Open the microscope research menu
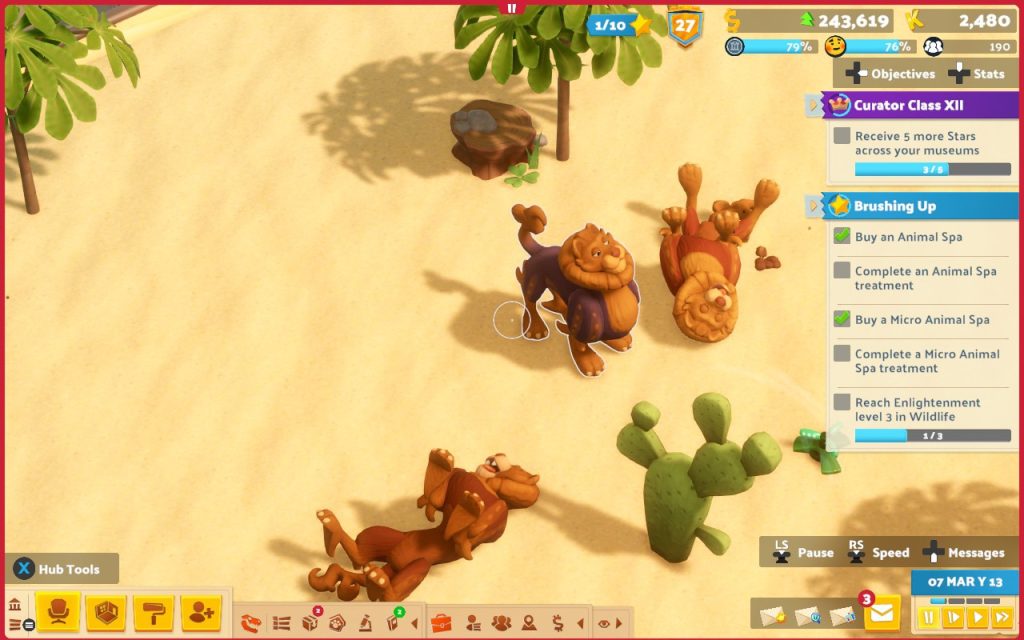 (366, 623)
